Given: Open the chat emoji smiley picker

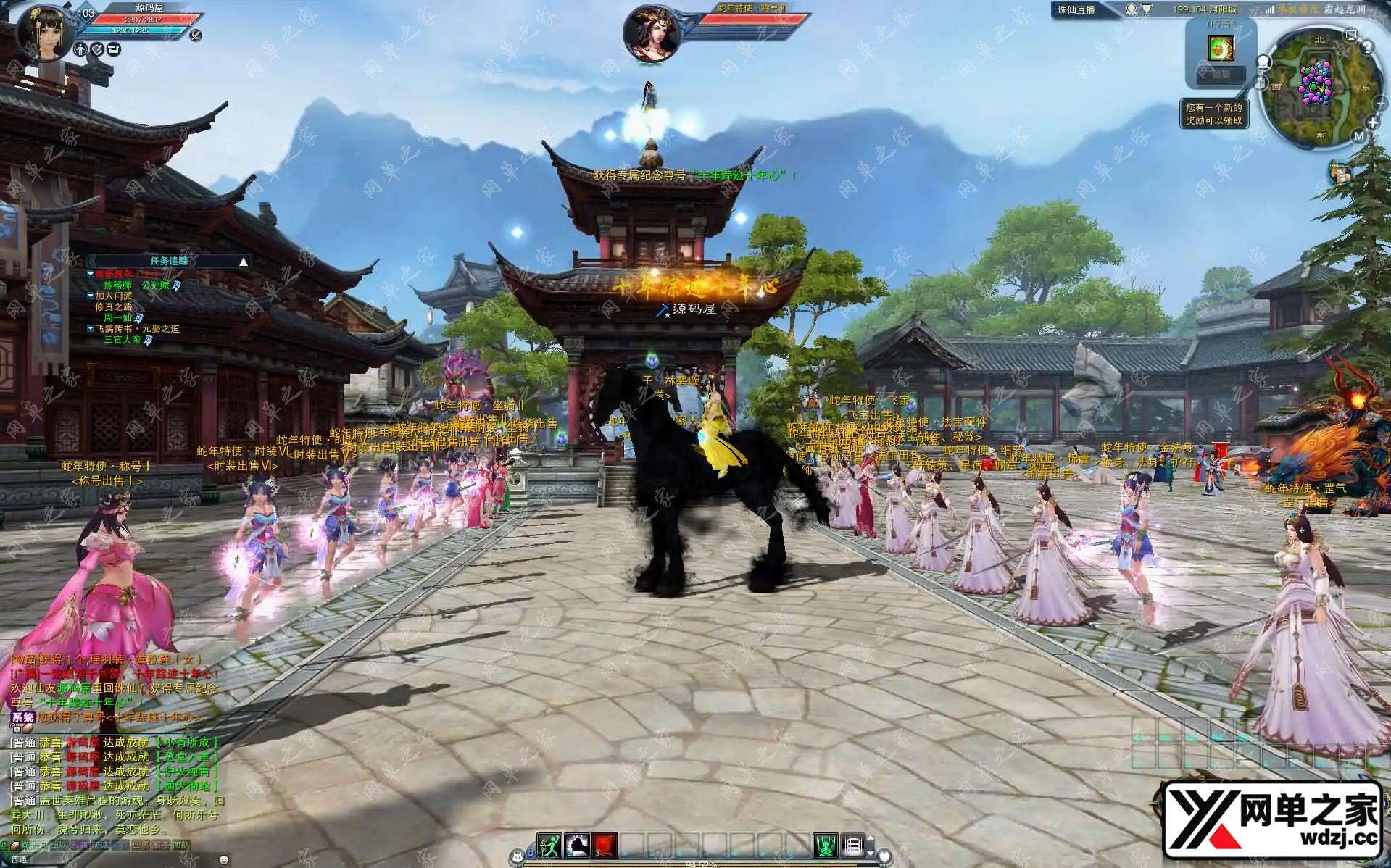Looking at the screenshot, I should point(223,860).
